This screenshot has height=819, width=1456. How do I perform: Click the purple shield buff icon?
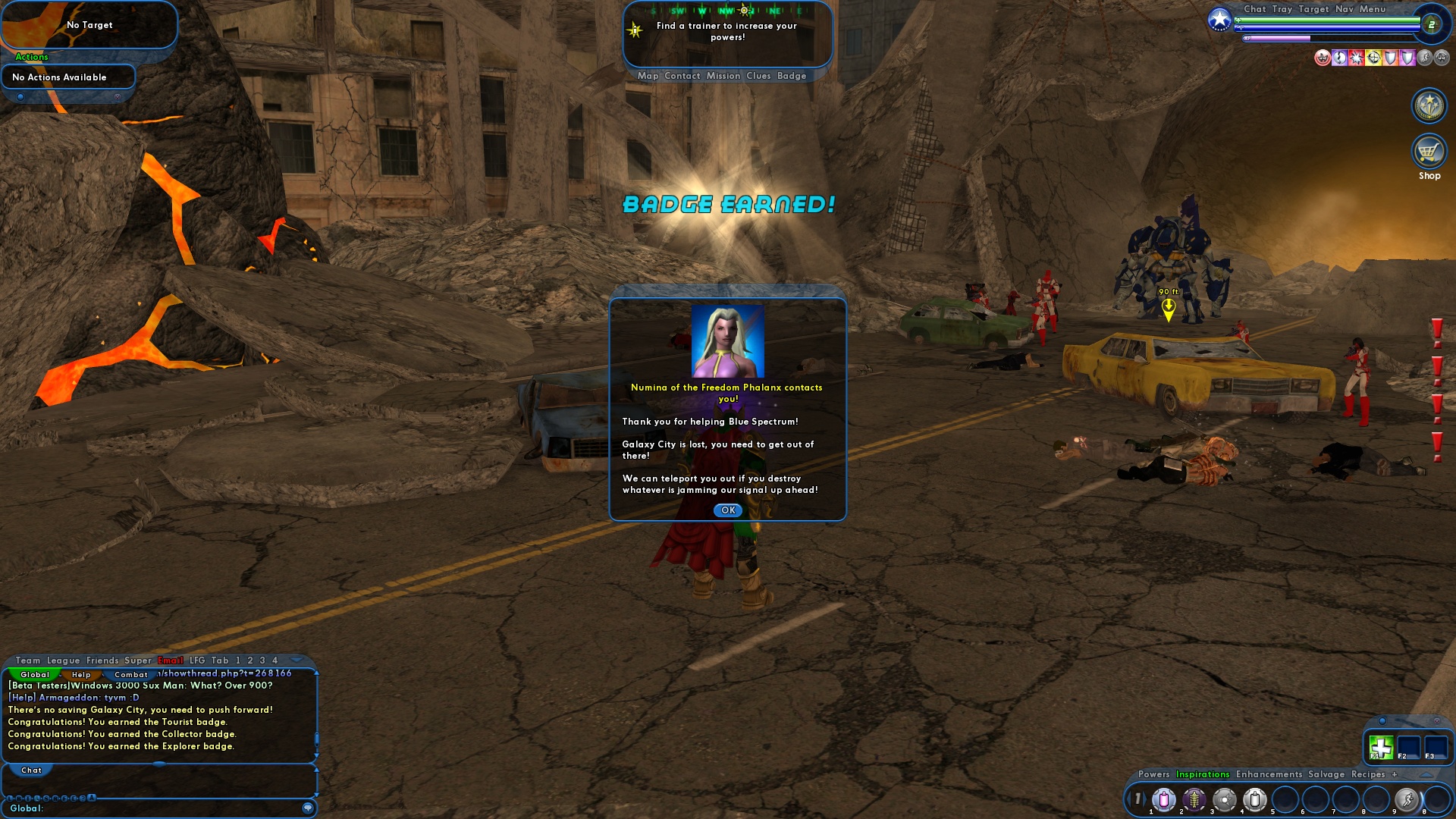1407,58
